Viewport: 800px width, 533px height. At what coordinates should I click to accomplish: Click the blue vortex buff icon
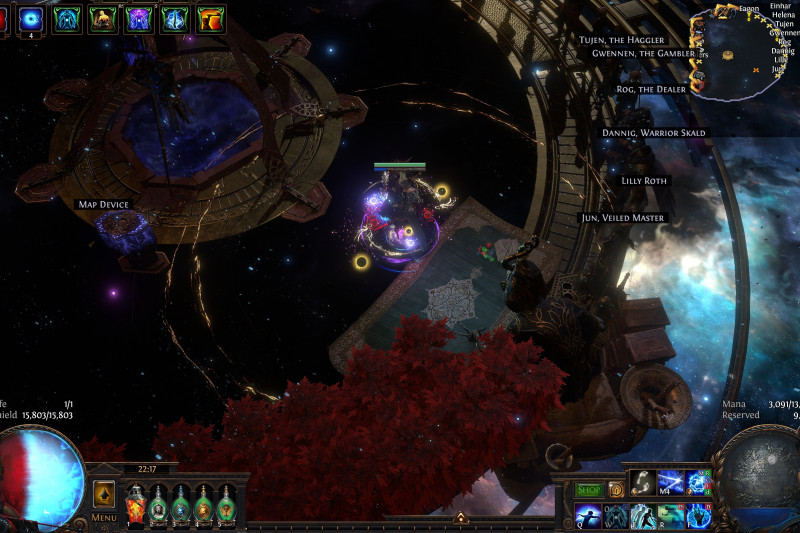pyautogui.click(x=29, y=17)
